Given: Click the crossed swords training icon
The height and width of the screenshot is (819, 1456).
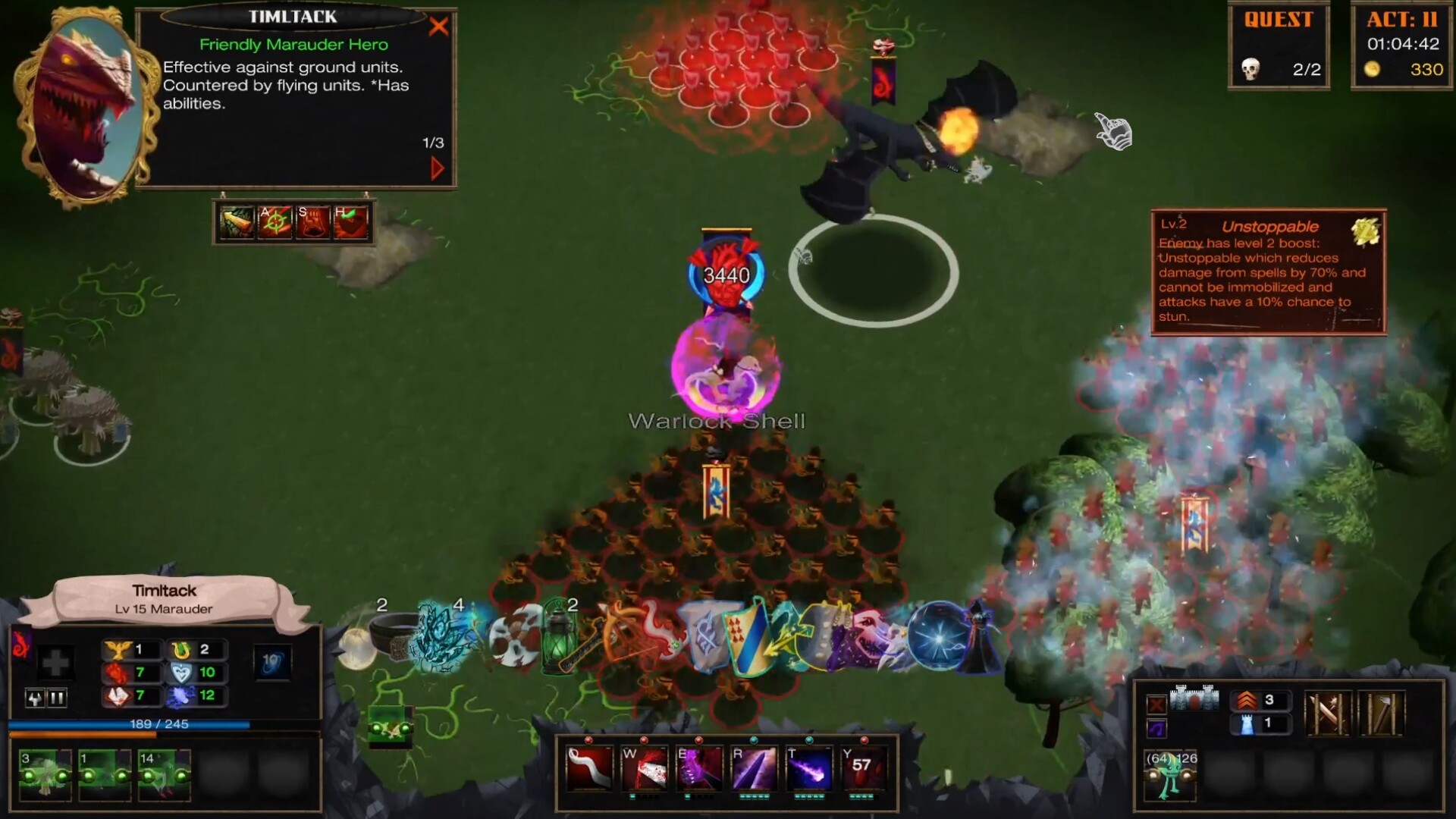Looking at the screenshot, I should click(1329, 713).
